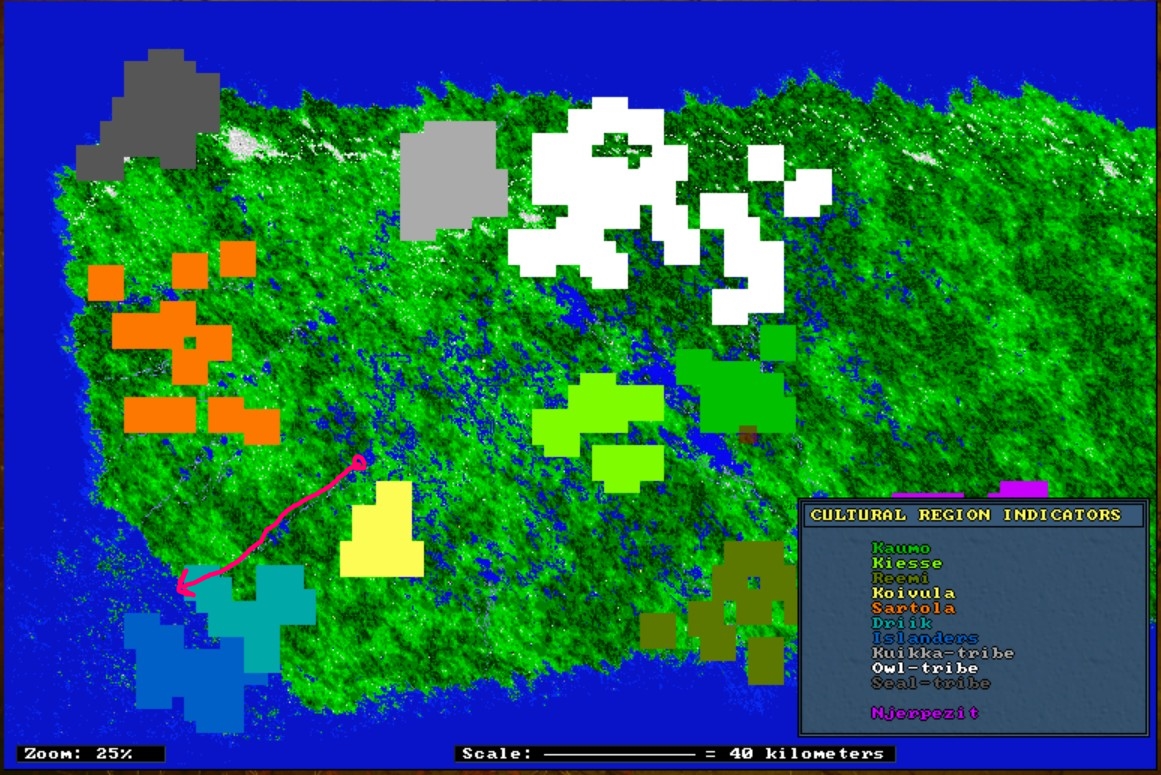
Task: Choose Driik in the region legend
Action: 900,623
